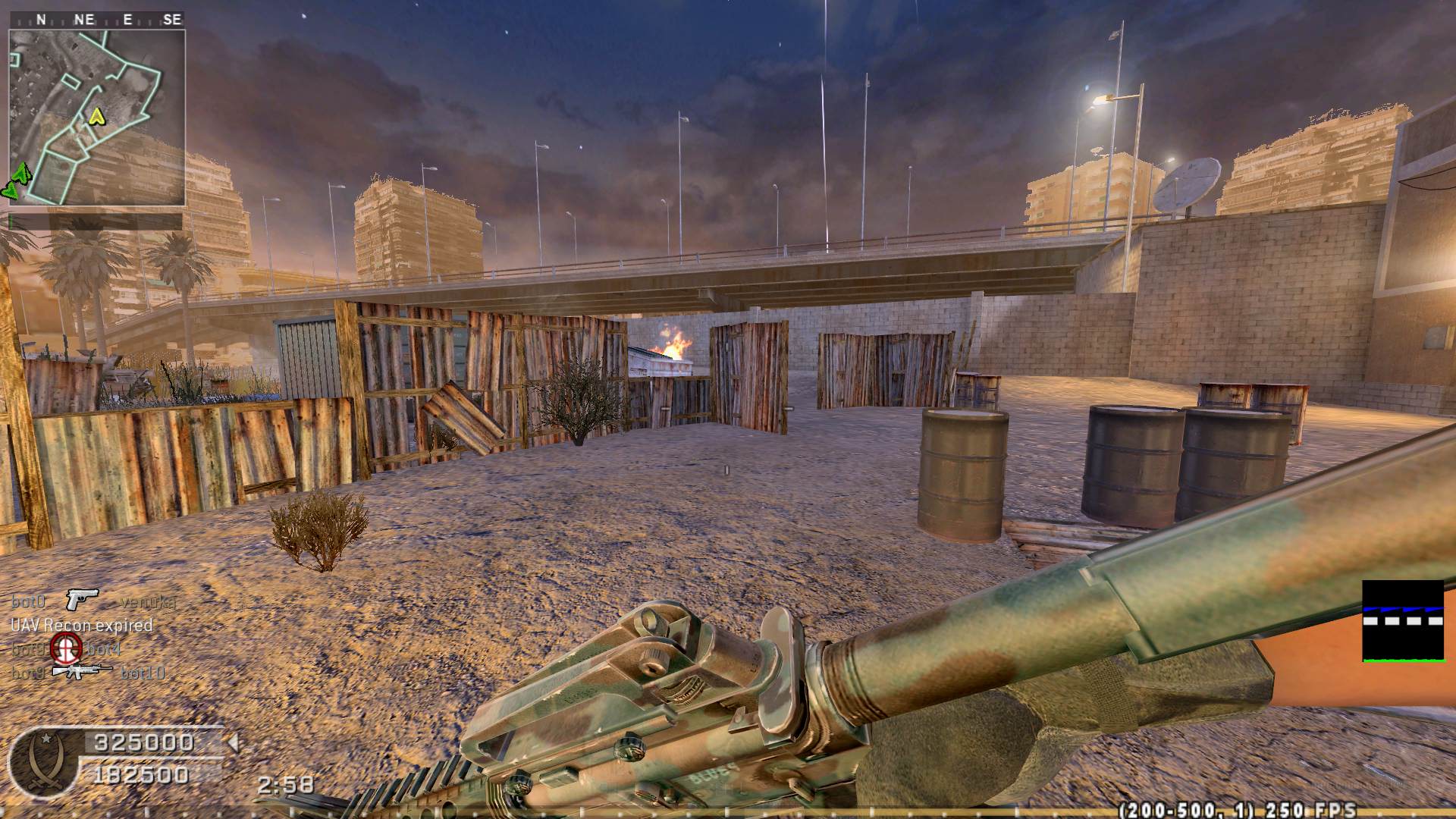The height and width of the screenshot is (819, 1456).
Task: Select the yellow player arrow on the minimap
Action: (x=96, y=116)
